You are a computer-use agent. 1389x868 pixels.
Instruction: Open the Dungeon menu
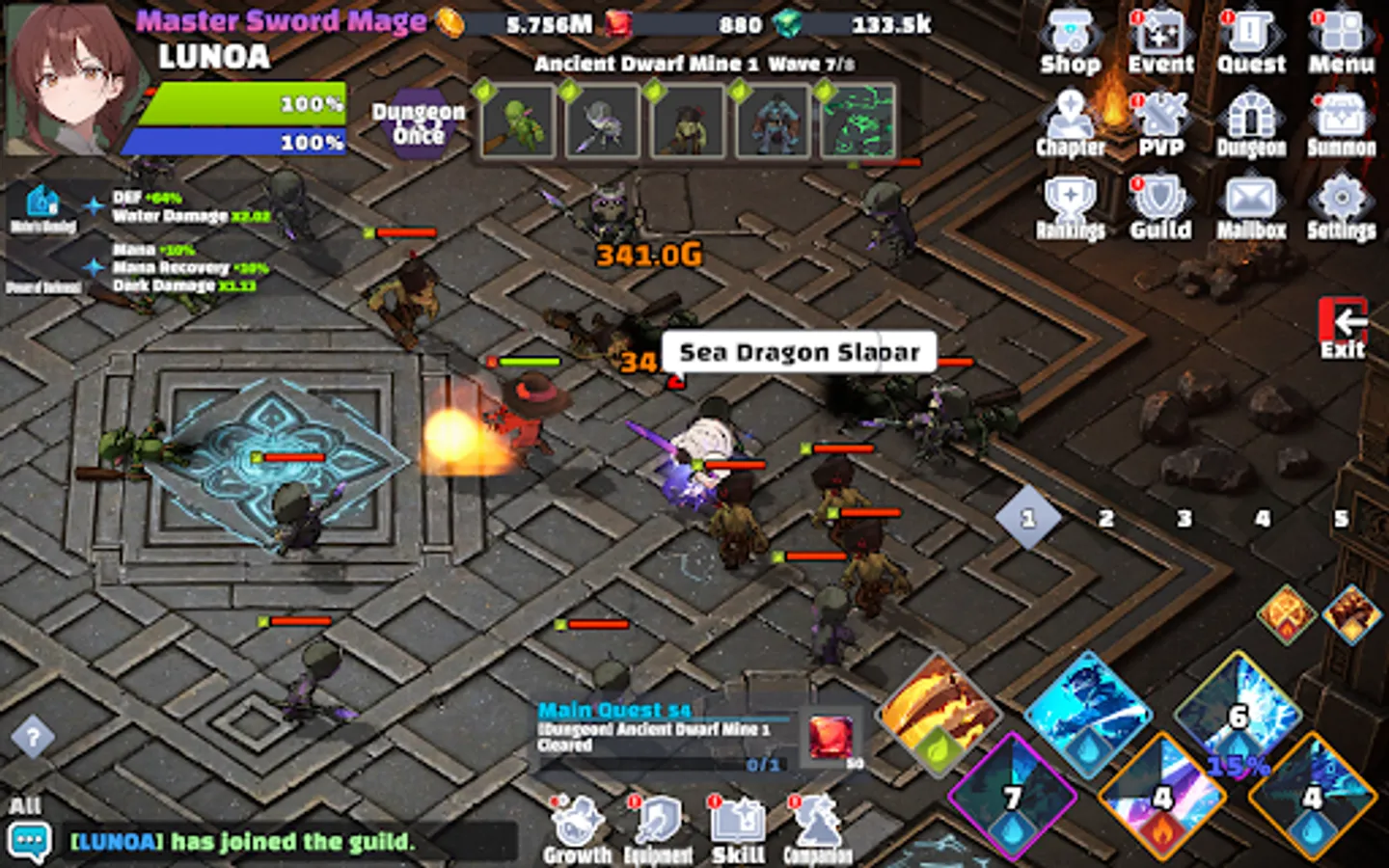[1251, 116]
